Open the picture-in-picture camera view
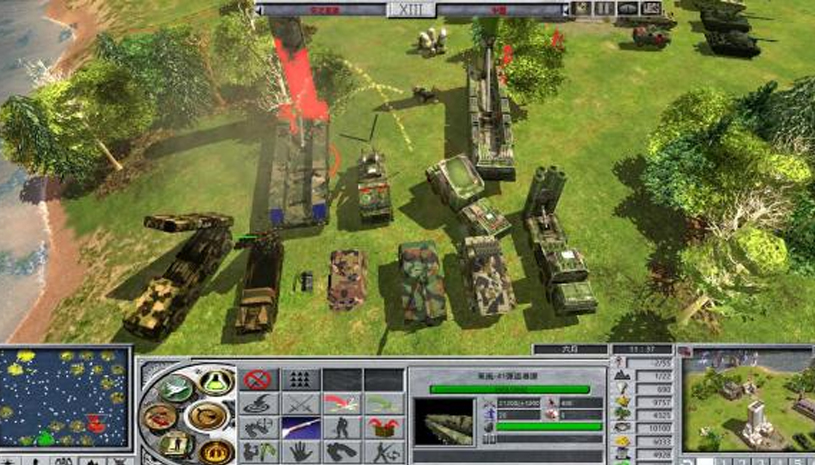Screen dimensions: 815x465 tap(746, 399)
